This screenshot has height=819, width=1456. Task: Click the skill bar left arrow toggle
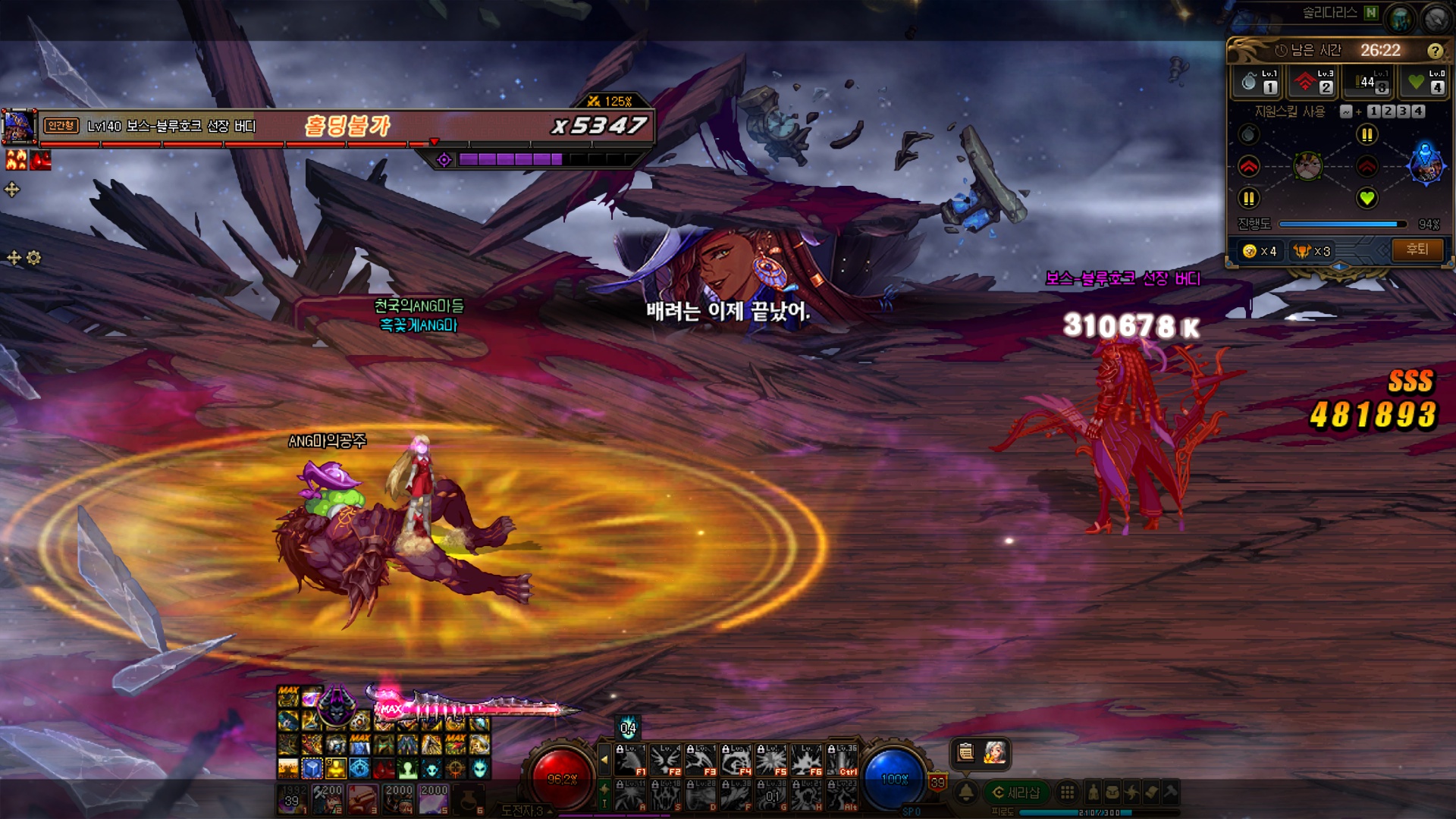[604, 758]
